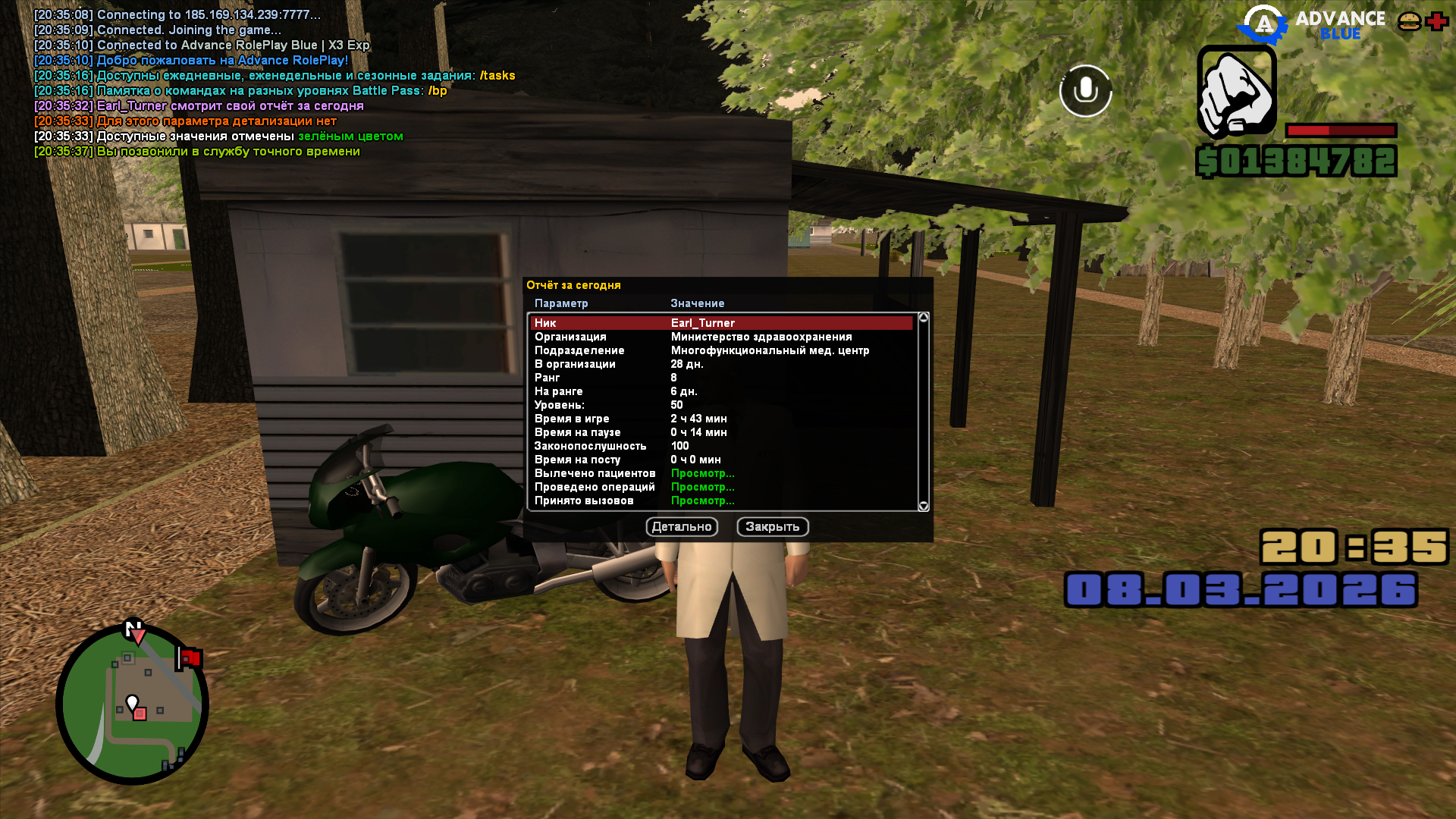
Task: Choose the Подразделение row
Action: point(720,350)
